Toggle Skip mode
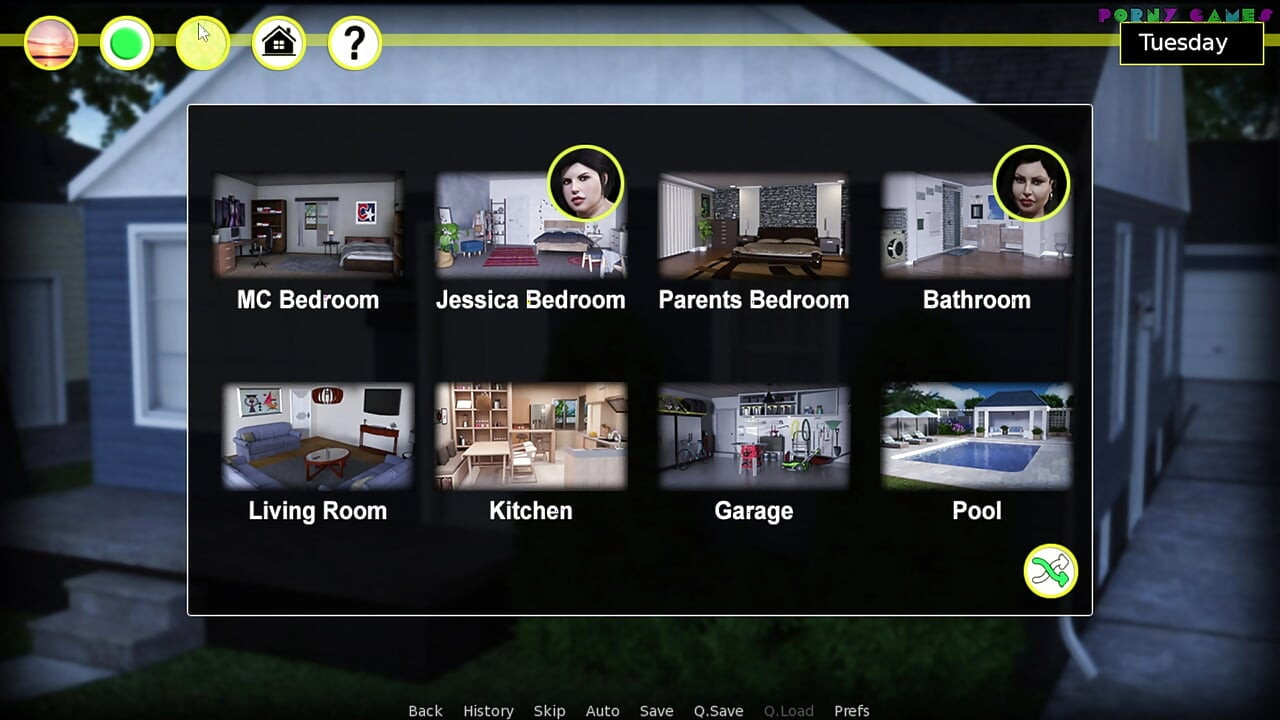The image size is (1280, 720). point(549,711)
